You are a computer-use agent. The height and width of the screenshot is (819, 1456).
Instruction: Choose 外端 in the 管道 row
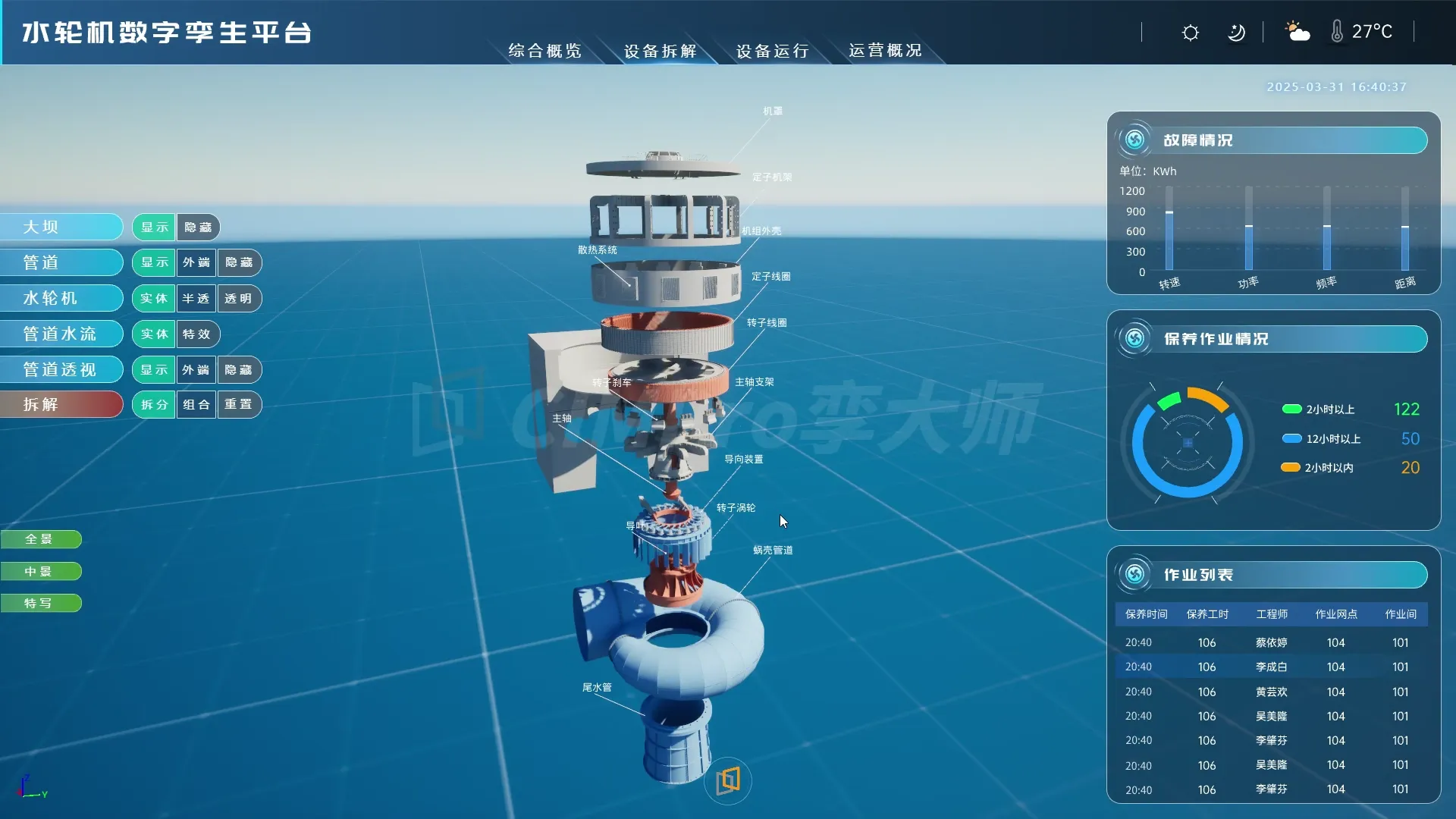[196, 262]
